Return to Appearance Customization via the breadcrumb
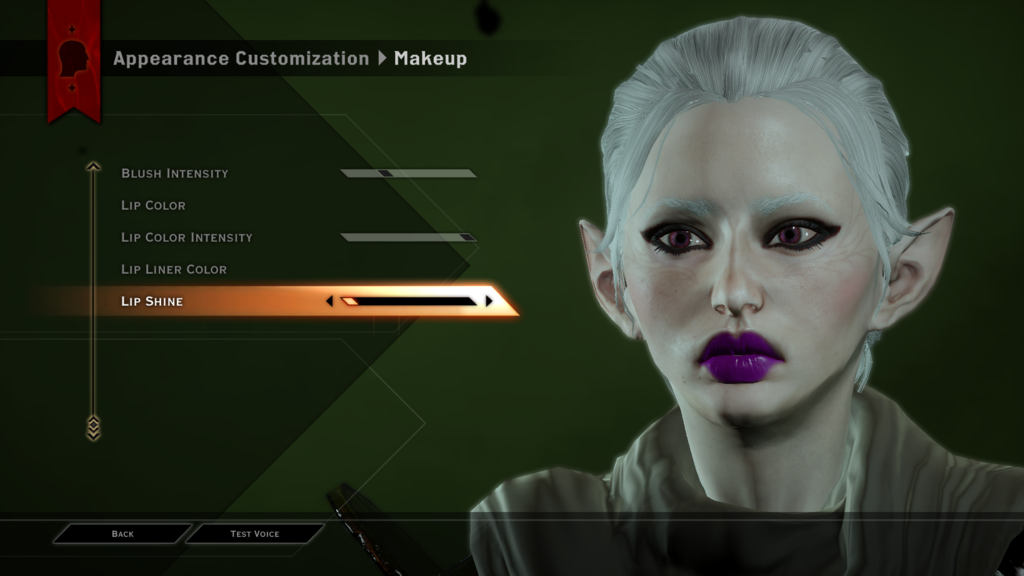The image size is (1024, 576). click(240, 58)
